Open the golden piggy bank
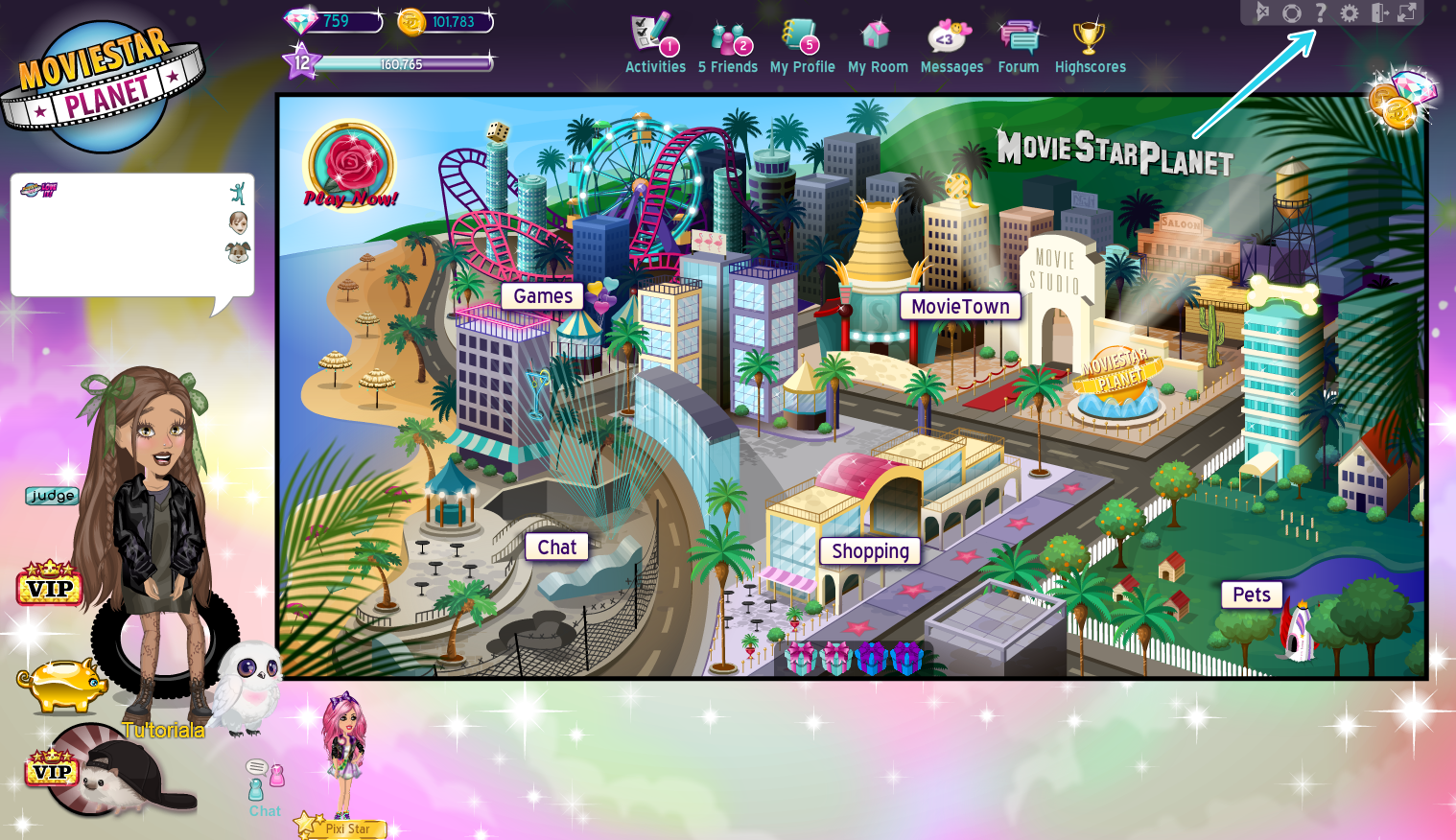Image resolution: width=1456 pixels, height=840 pixels. click(x=63, y=684)
